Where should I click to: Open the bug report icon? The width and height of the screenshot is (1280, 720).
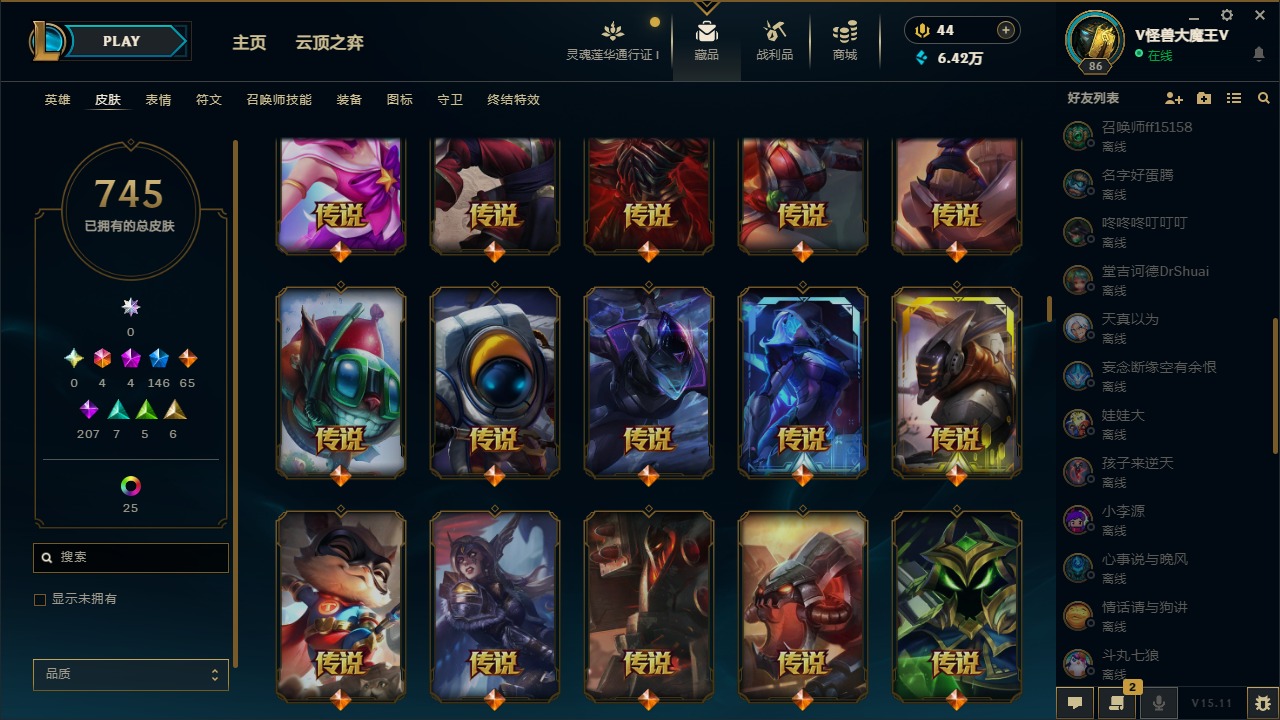[x=1262, y=703]
